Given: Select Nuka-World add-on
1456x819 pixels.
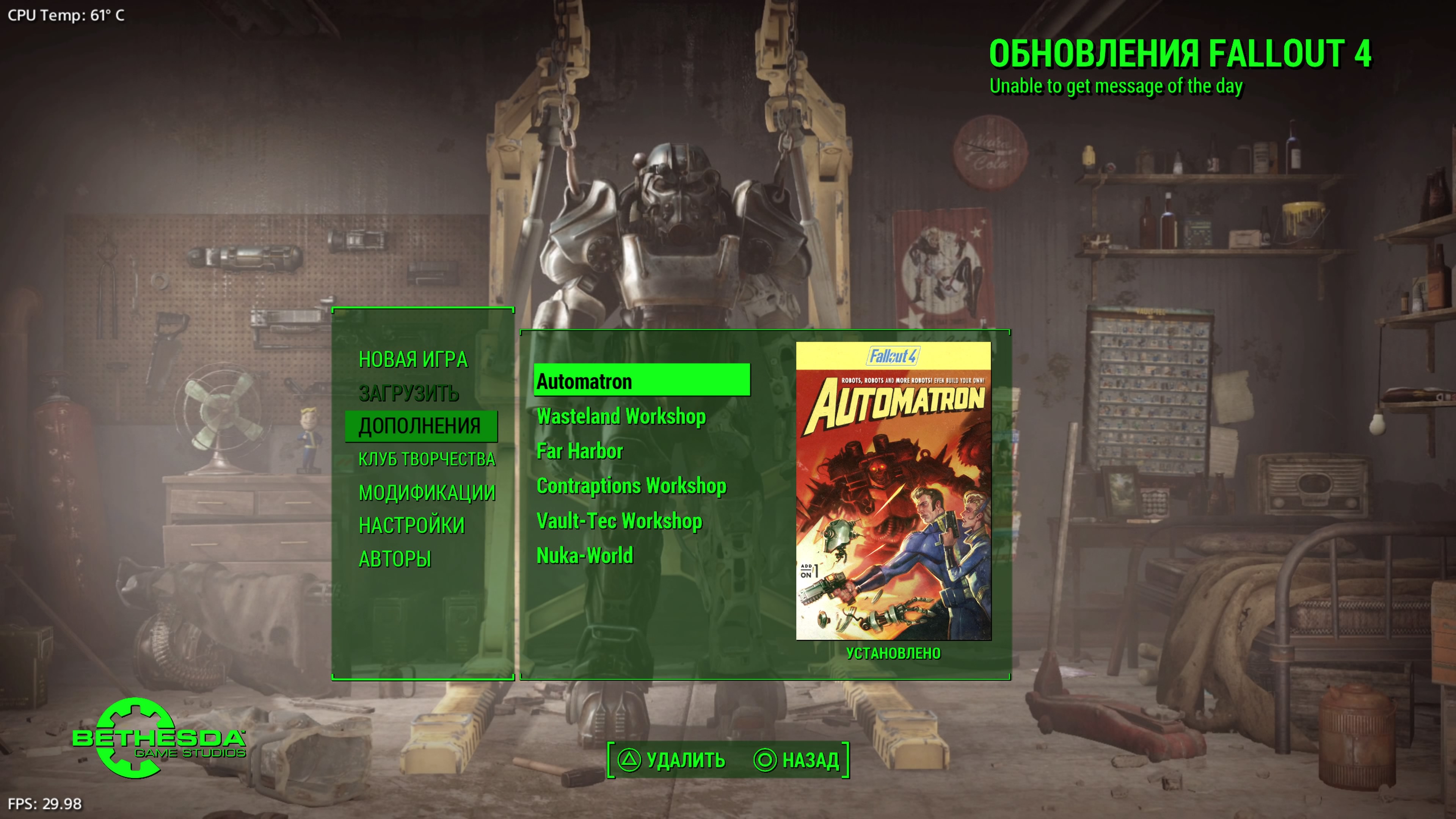Looking at the screenshot, I should [x=585, y=556].
